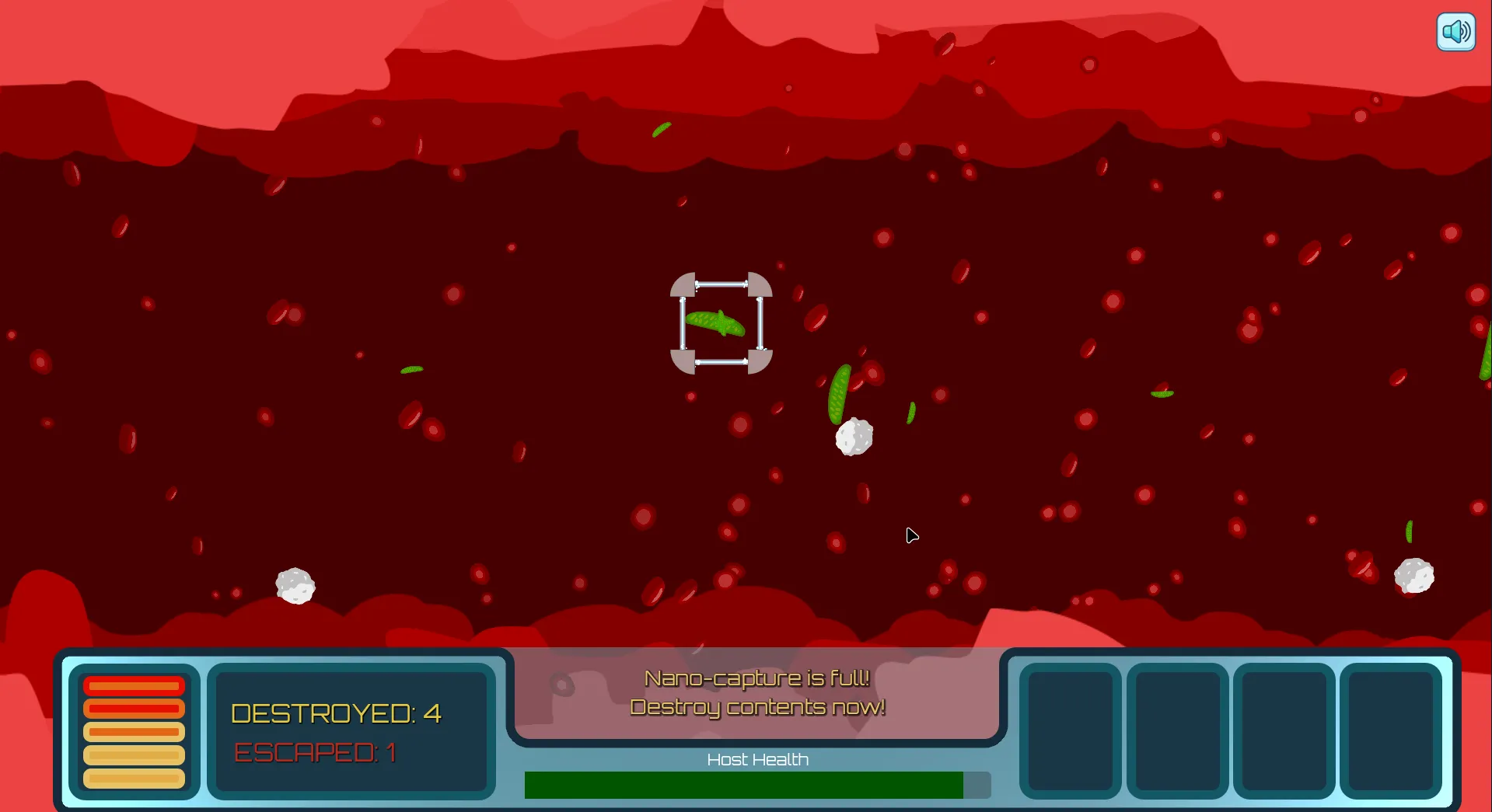The width and height of the screenshot is (1492, 812).
Task: Click the small green bacterium on the left side
Action: pyautogui.click(x=411, y=369)
